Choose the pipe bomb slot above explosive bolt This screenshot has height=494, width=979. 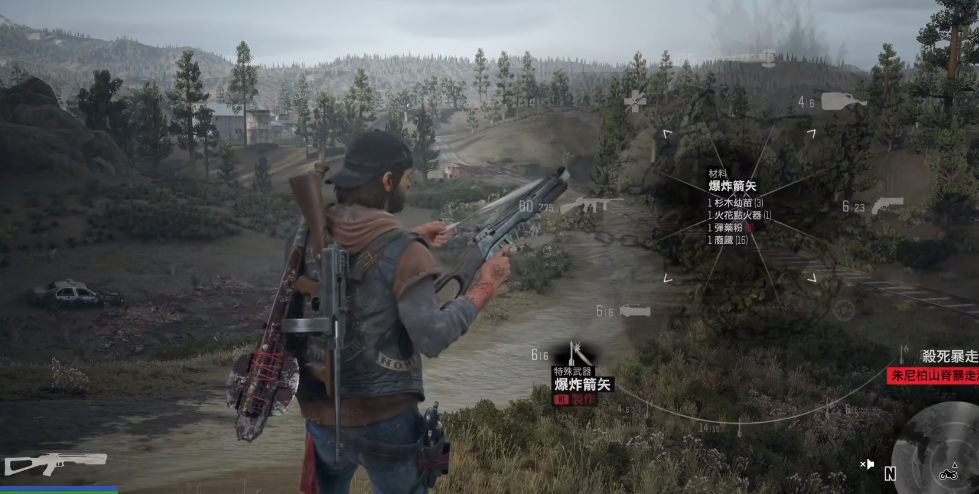click(x=636, y=311)
